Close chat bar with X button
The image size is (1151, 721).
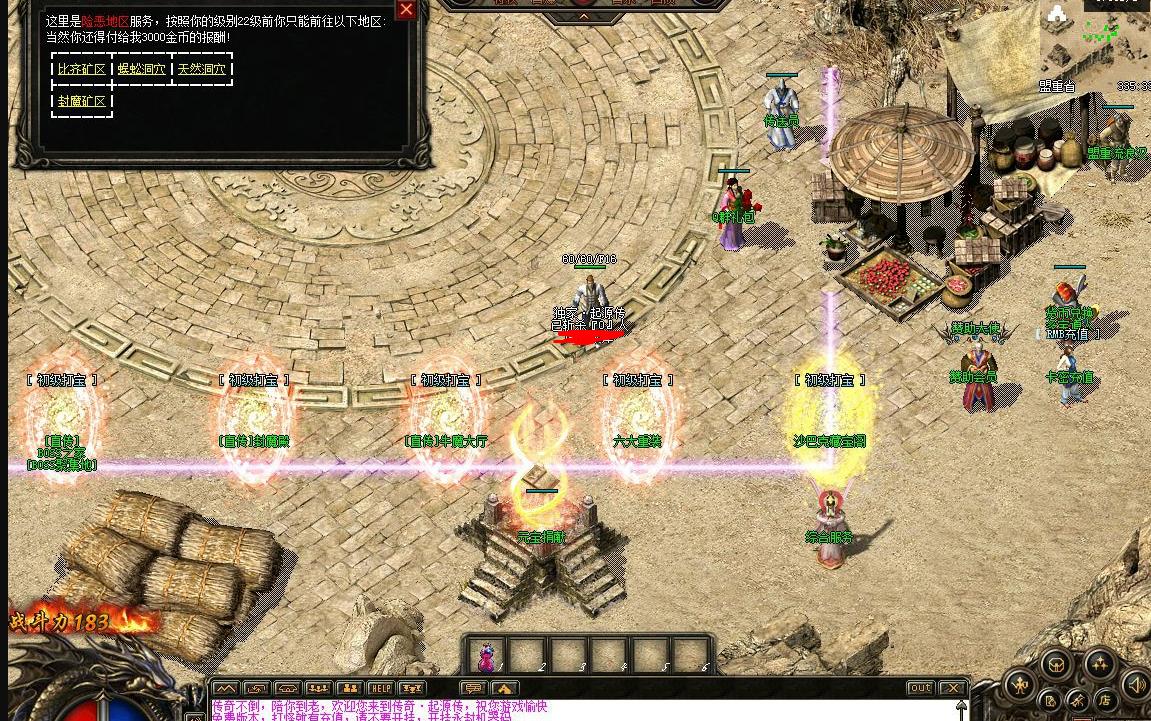point(953,688)
